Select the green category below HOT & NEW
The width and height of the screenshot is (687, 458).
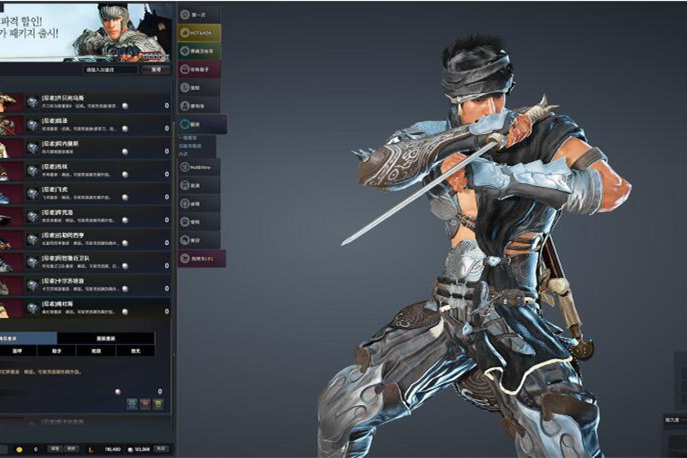click(x=200, y=51)
